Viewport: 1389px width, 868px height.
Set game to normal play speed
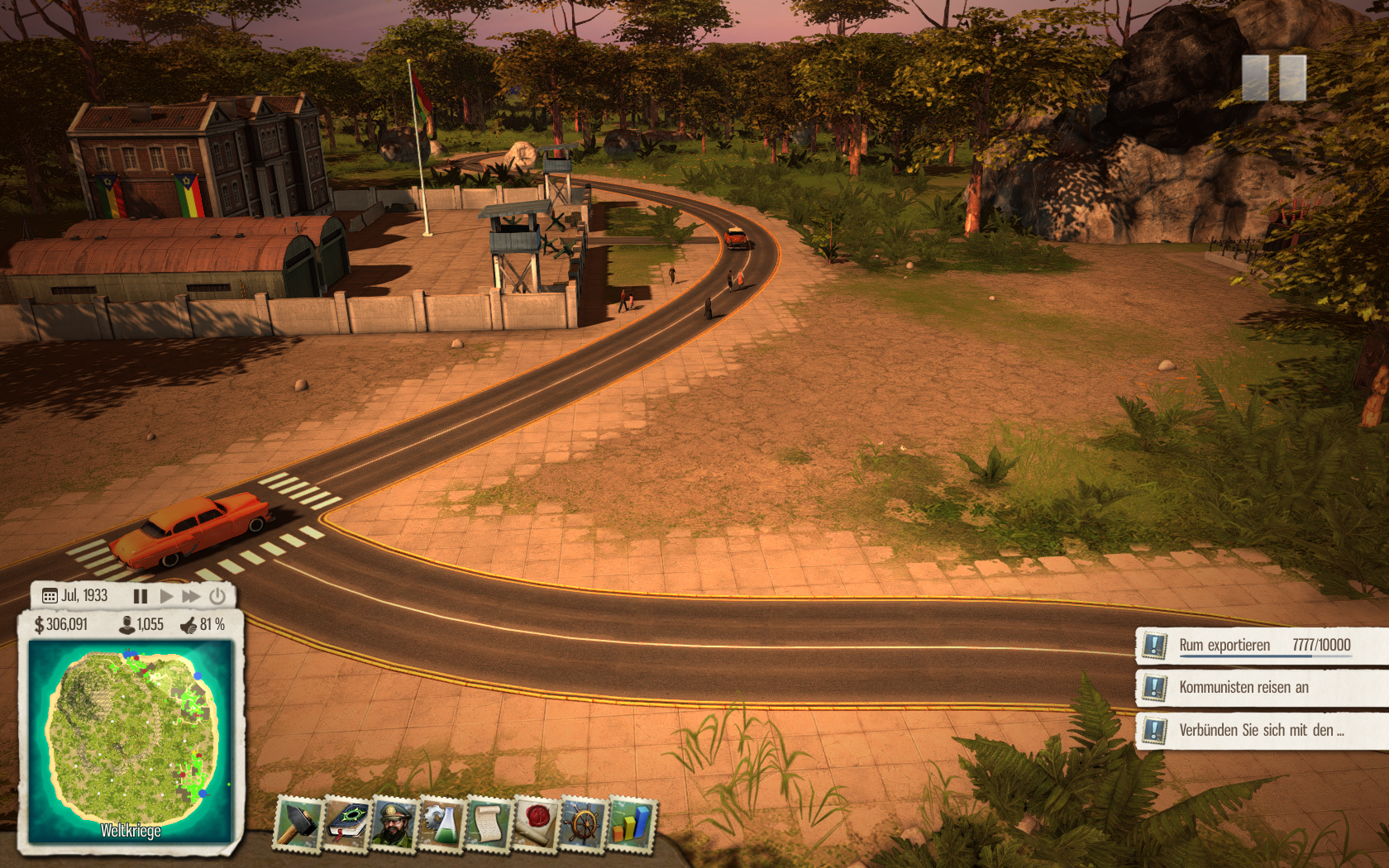pos(166,596)
